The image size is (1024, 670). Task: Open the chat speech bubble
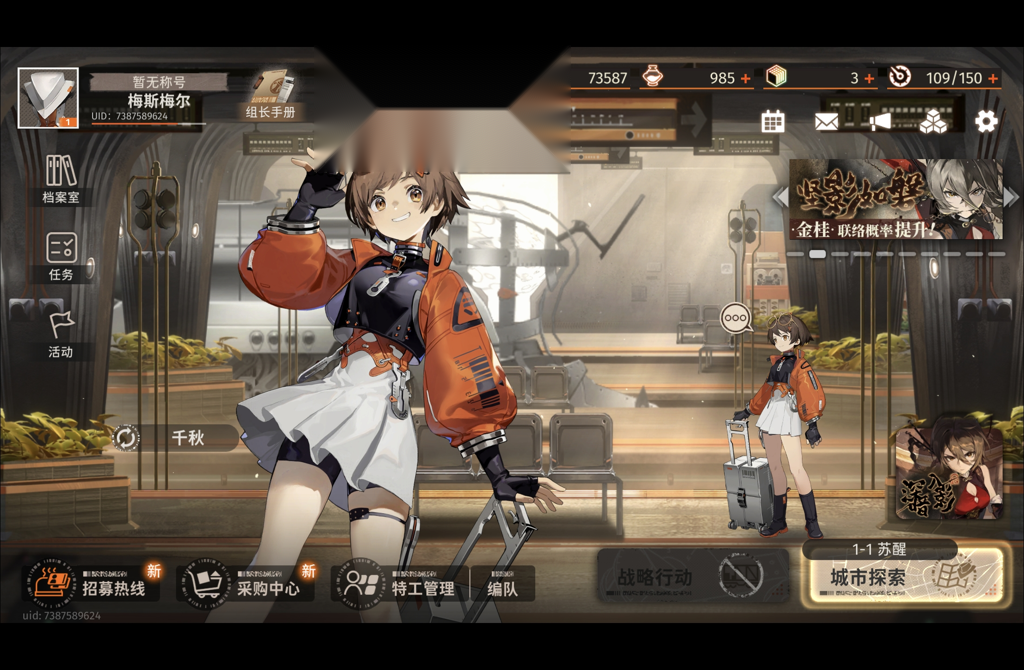[737, 318]
